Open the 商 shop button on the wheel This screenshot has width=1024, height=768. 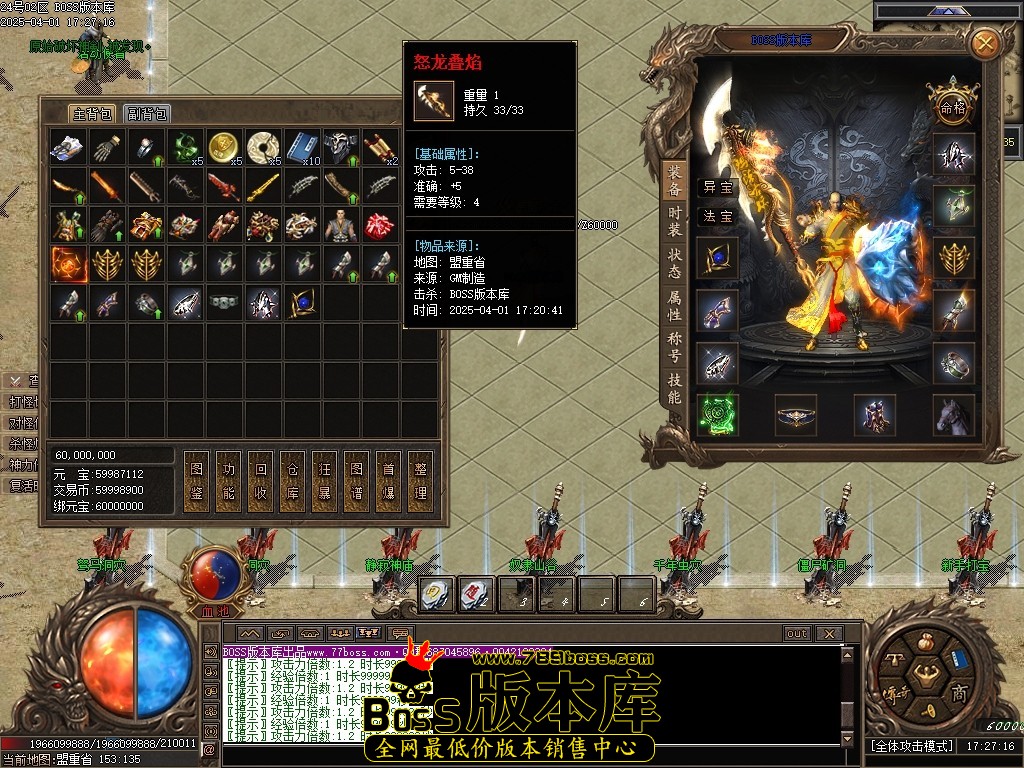[958, 693]
